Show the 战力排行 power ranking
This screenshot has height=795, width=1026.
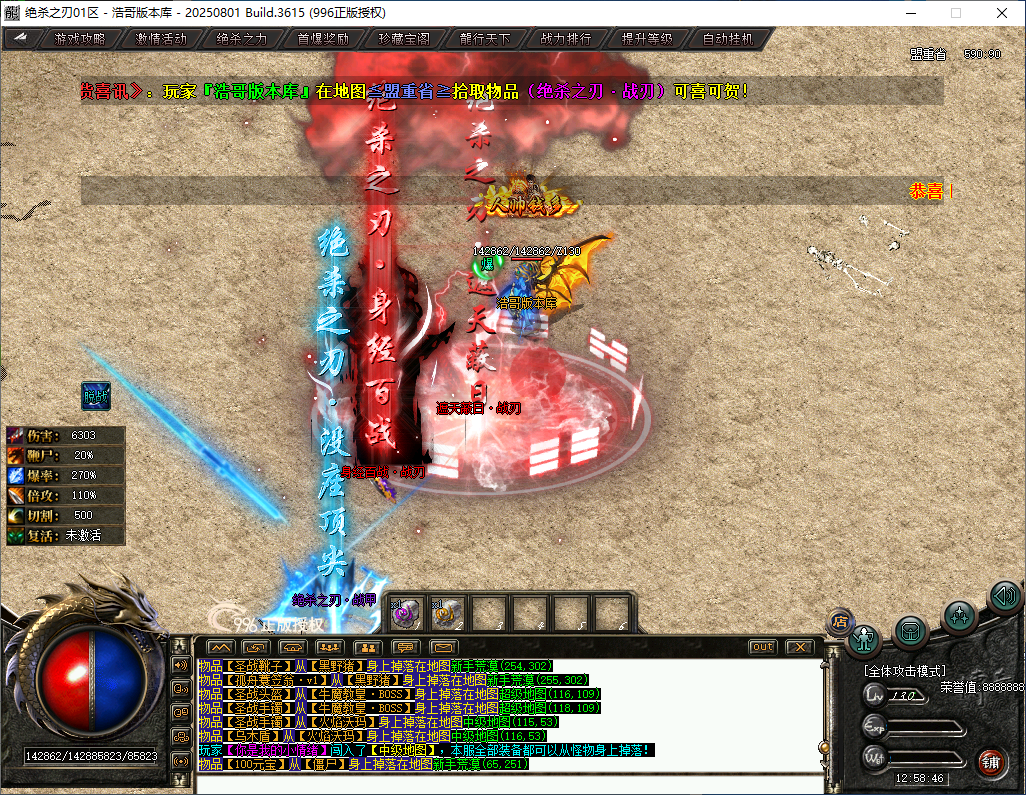point(566,39)
